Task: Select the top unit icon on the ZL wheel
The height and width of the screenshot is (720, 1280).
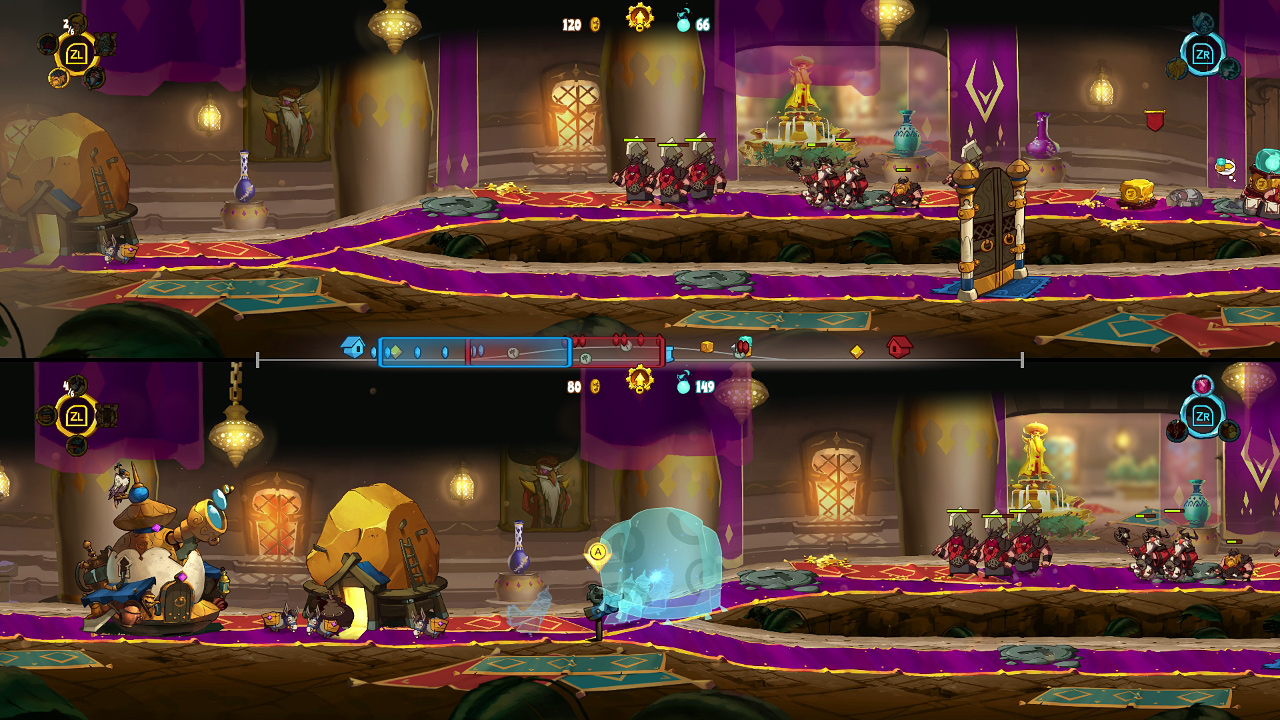Action: [x=77, y=23]
